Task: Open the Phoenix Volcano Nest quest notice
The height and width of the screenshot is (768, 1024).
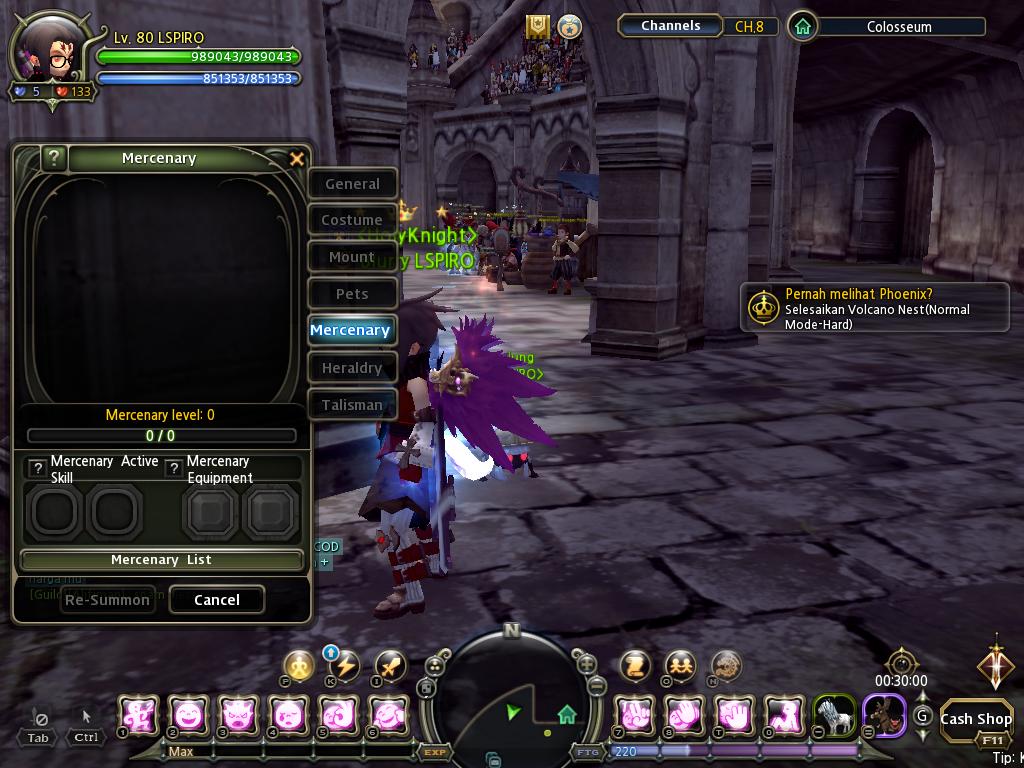Action: 874,308
